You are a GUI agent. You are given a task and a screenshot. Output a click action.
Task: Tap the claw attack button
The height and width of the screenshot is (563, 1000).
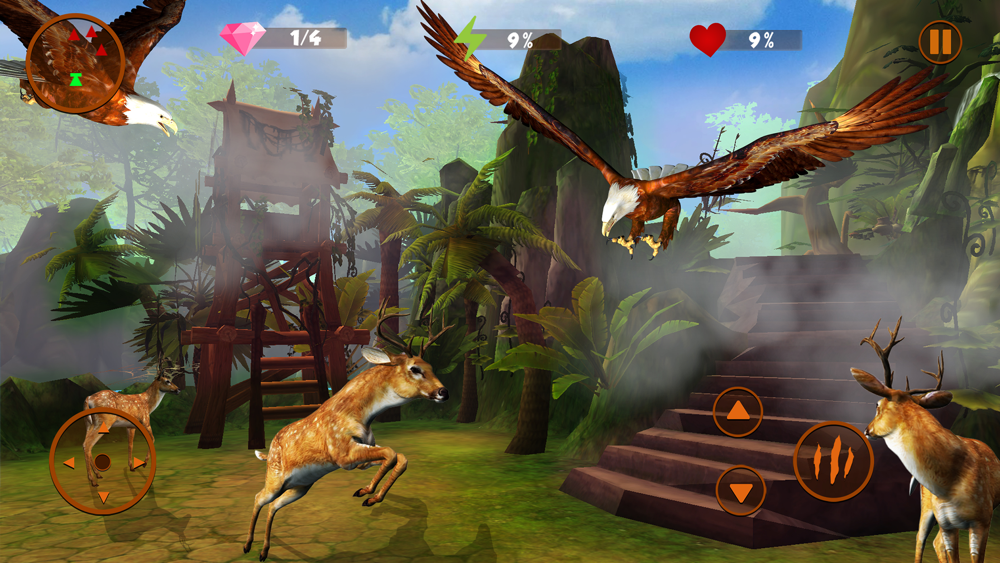833,461
